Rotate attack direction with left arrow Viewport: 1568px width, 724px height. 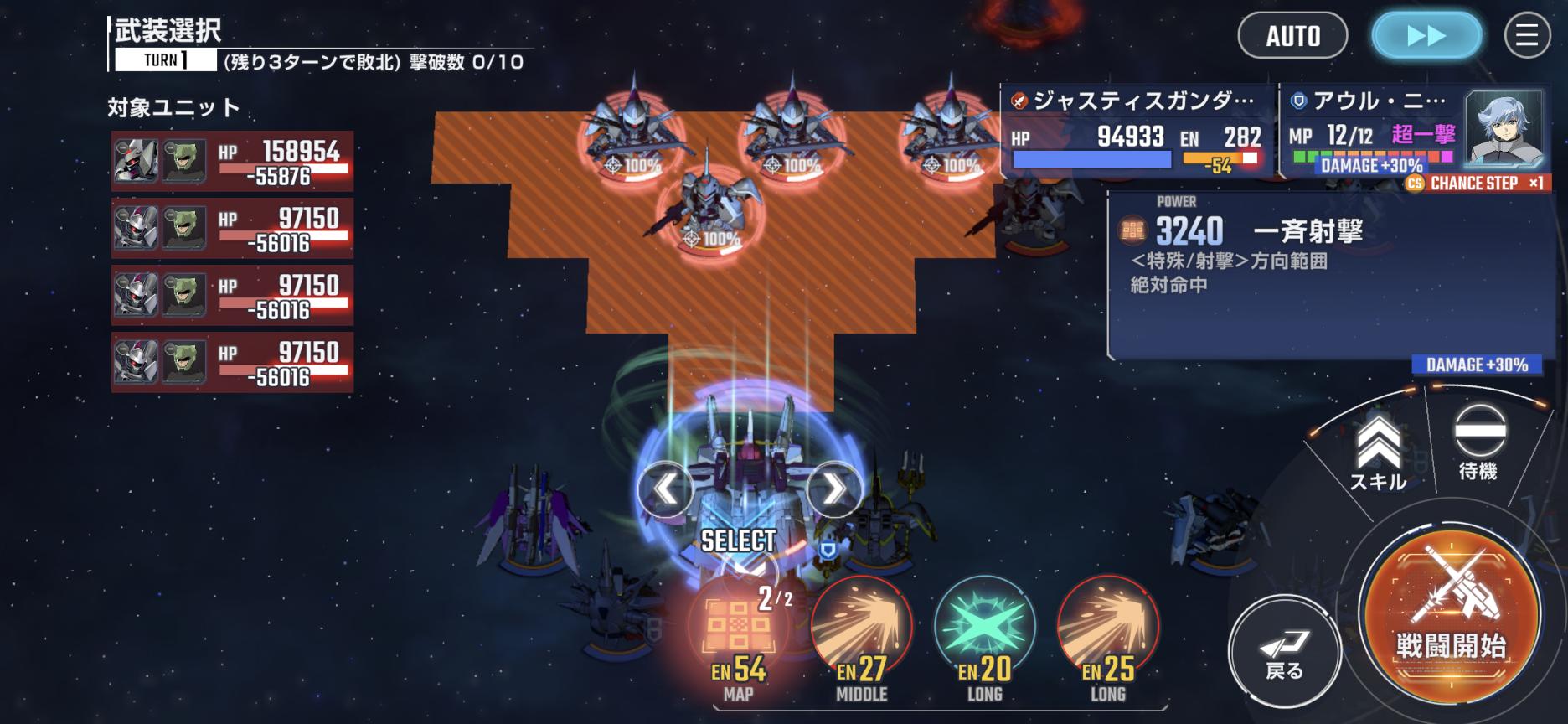coord(665,489)
